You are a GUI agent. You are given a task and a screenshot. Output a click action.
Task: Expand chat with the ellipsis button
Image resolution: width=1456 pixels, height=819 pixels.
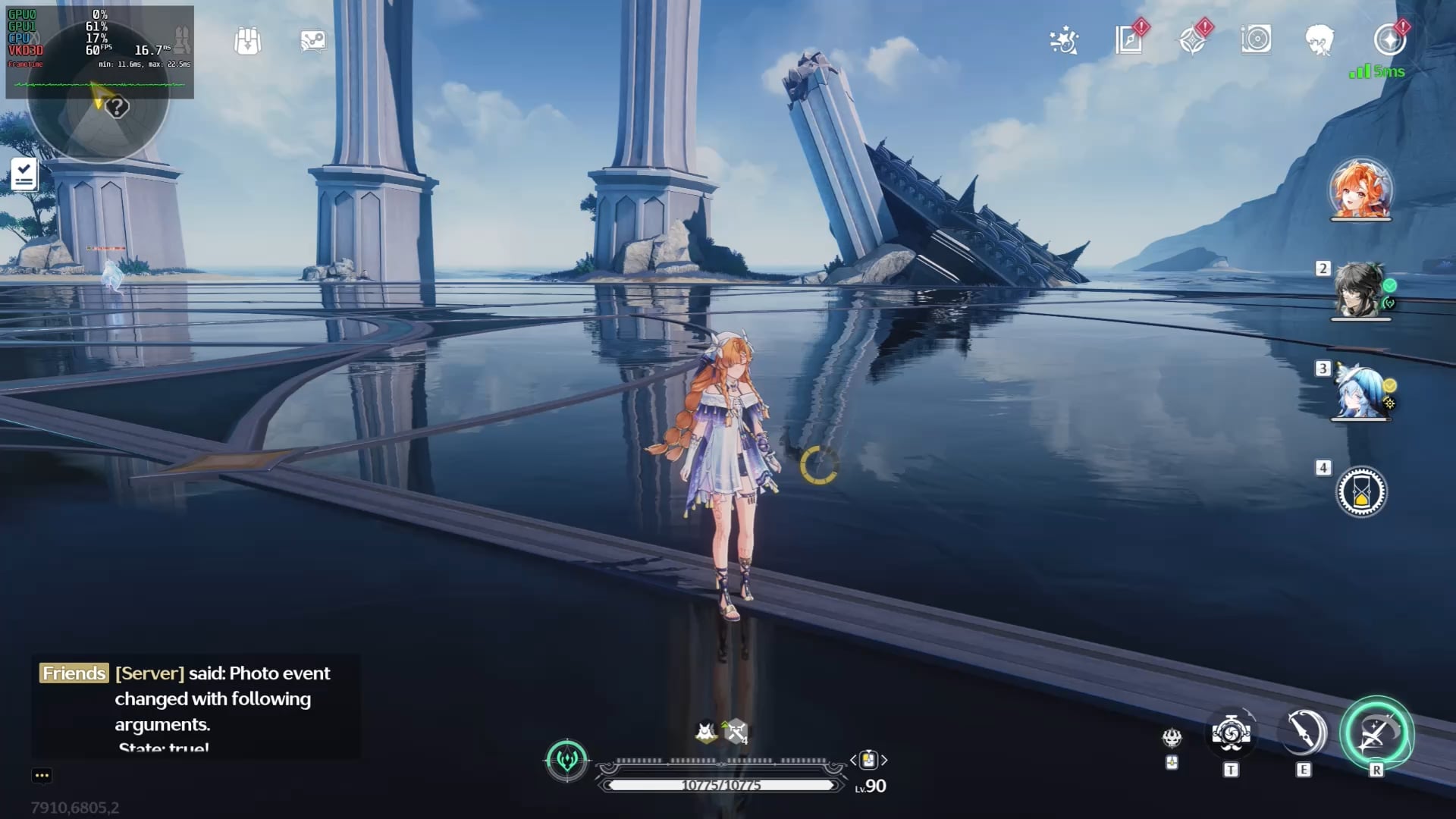[x=42, y=775]
